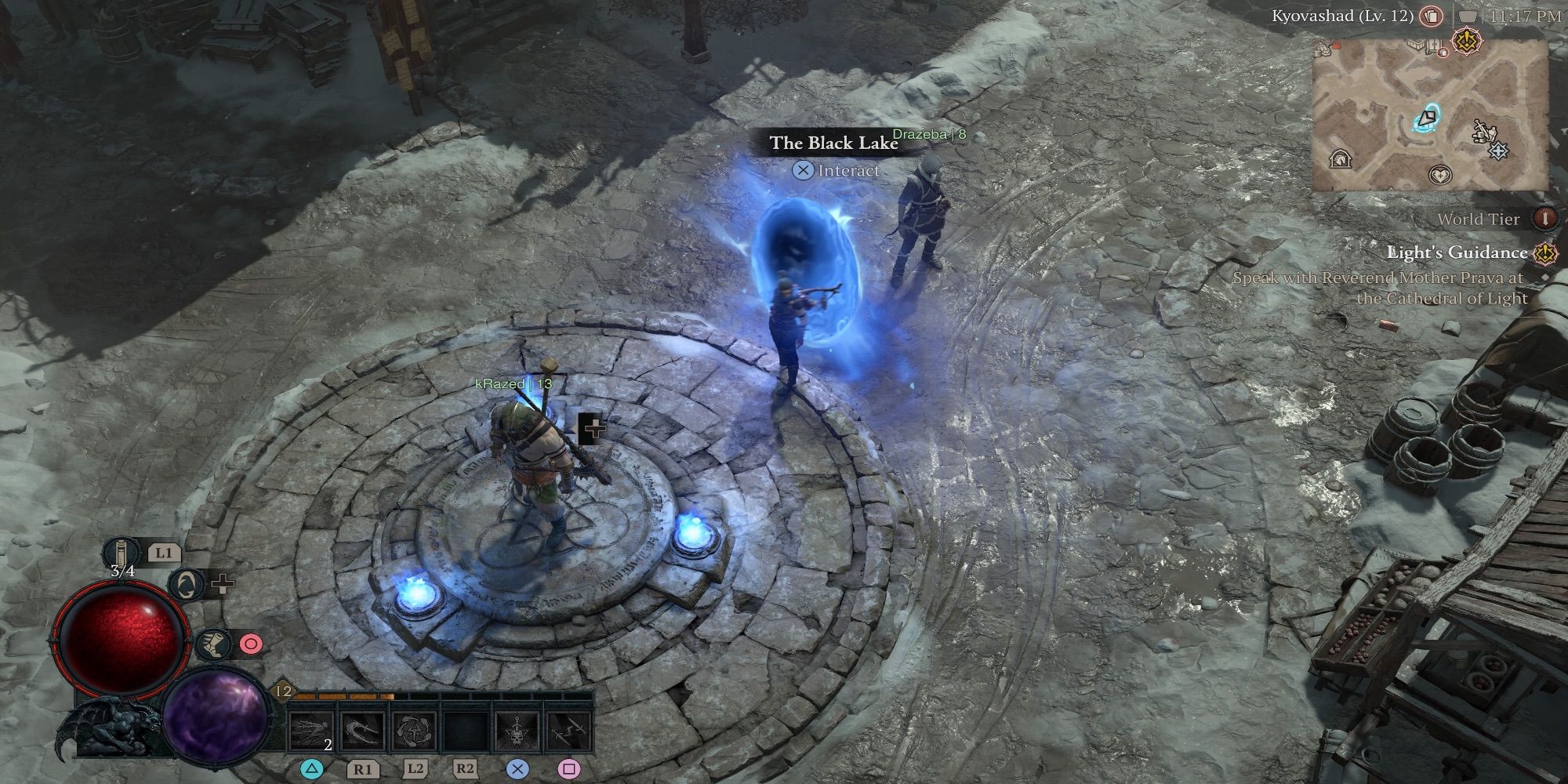The image size is (1568, 784).
Task: Open the waypoint diamond marker on minimap
Action: [1498, 151]
